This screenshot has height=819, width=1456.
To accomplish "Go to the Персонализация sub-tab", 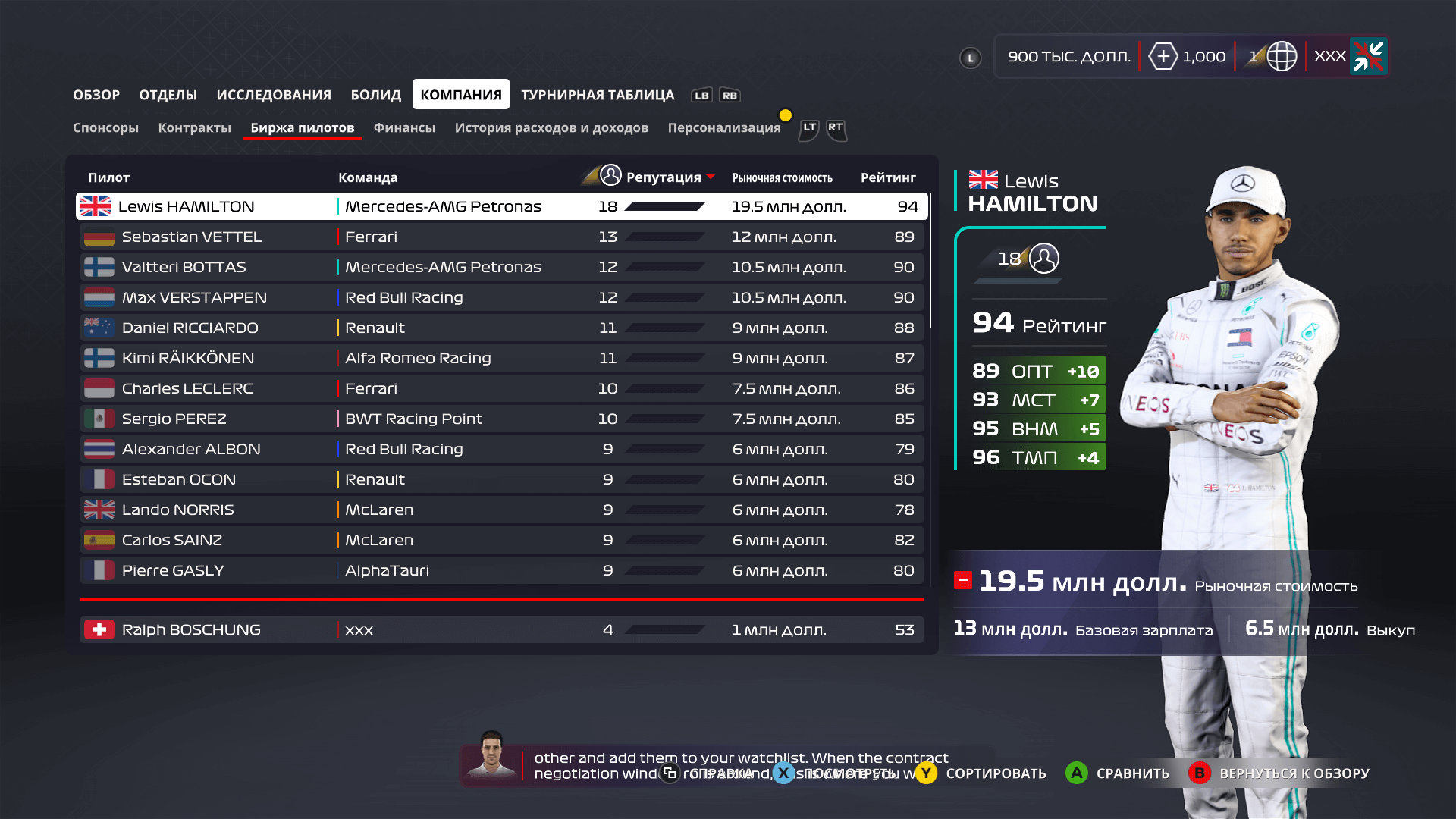I will coord(723,127).
